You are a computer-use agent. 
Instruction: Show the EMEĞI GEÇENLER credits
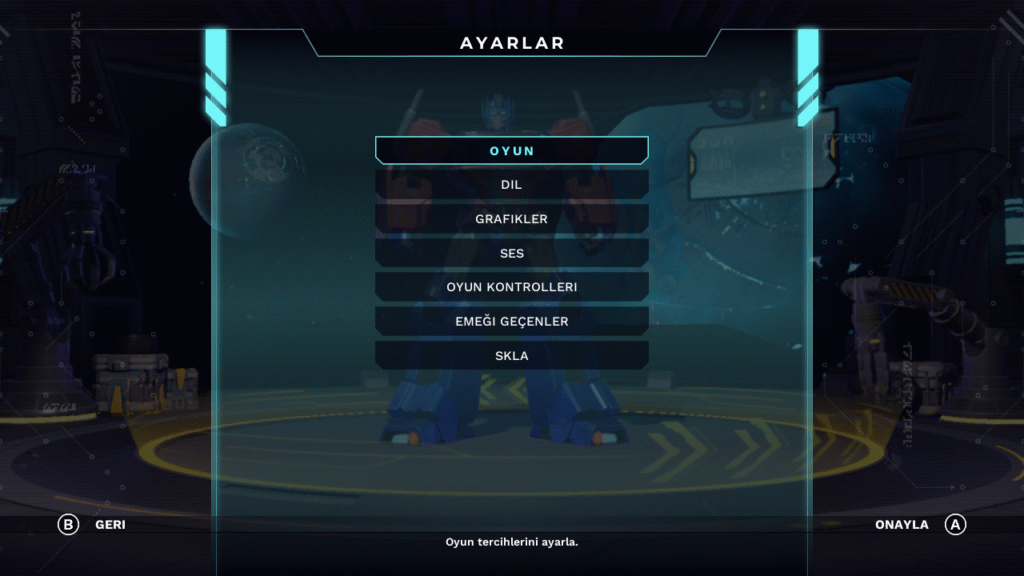tap(512, 321)
